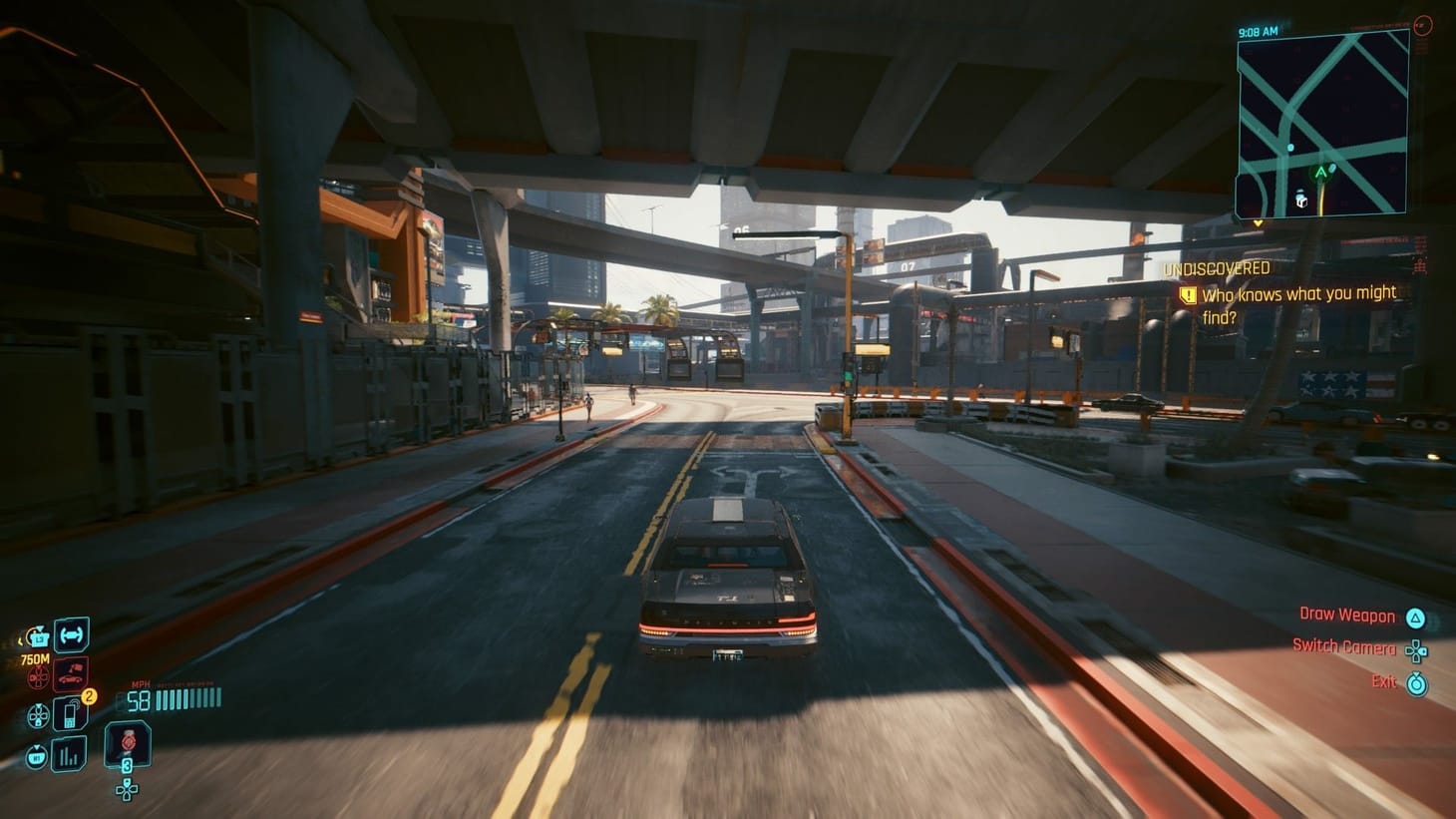This screenshot has width=1456, height=819.
Task: Select the D-pad icon next to the speedometer
Action: tap(38, 716)
